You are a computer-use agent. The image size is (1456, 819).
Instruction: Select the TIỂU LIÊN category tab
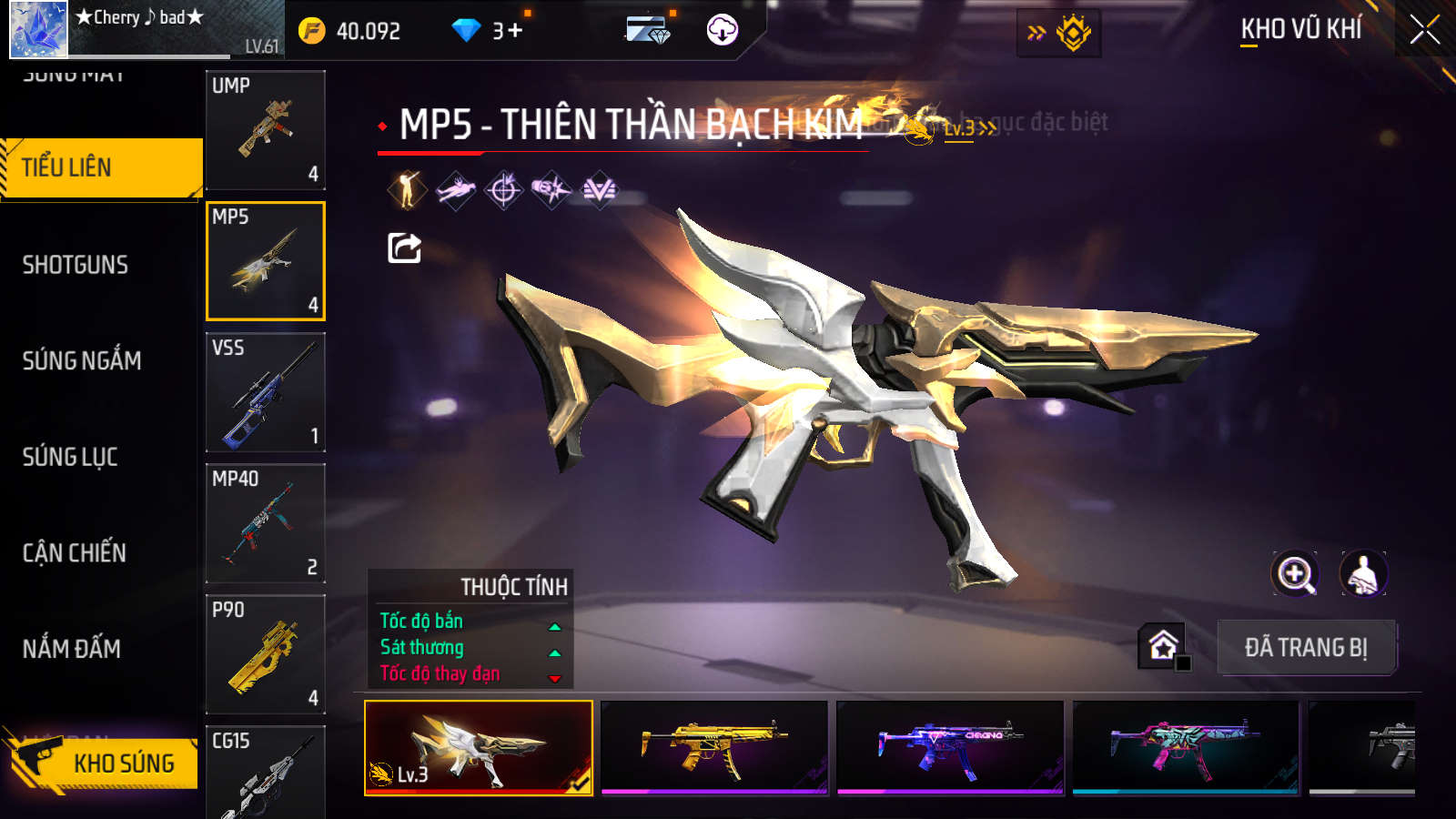(100, 167)
